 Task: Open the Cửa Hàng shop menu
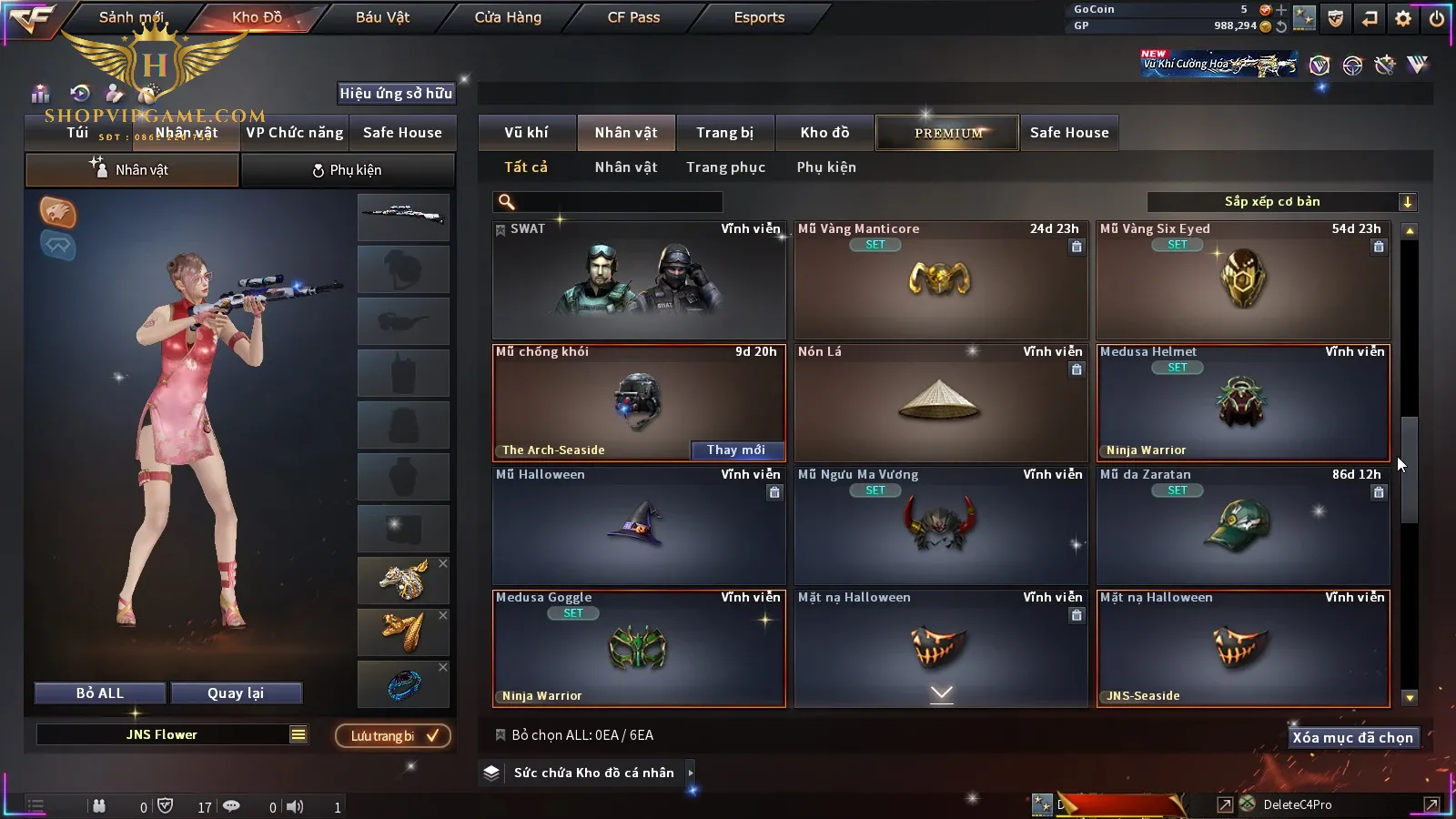point(508,17)
